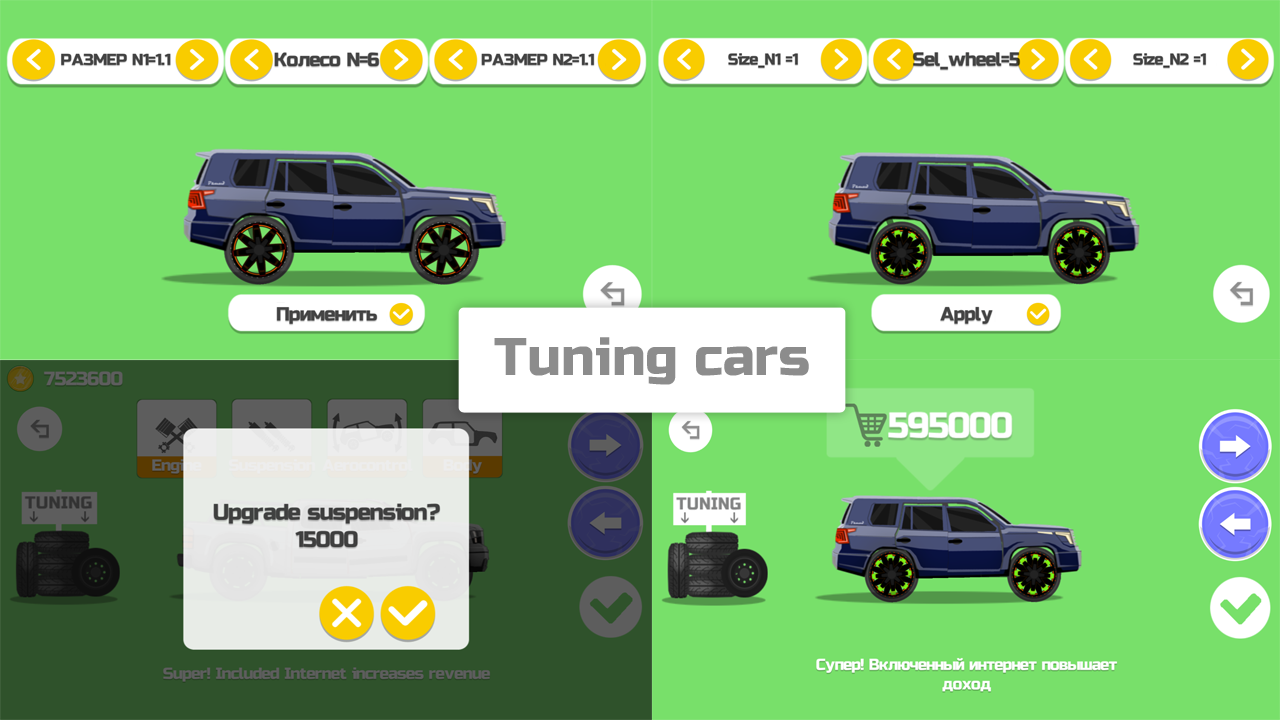The image size is (1280, 720).
Task: Click the blue left arrow to previous upgrade
Action: [x=1235, y=524]
